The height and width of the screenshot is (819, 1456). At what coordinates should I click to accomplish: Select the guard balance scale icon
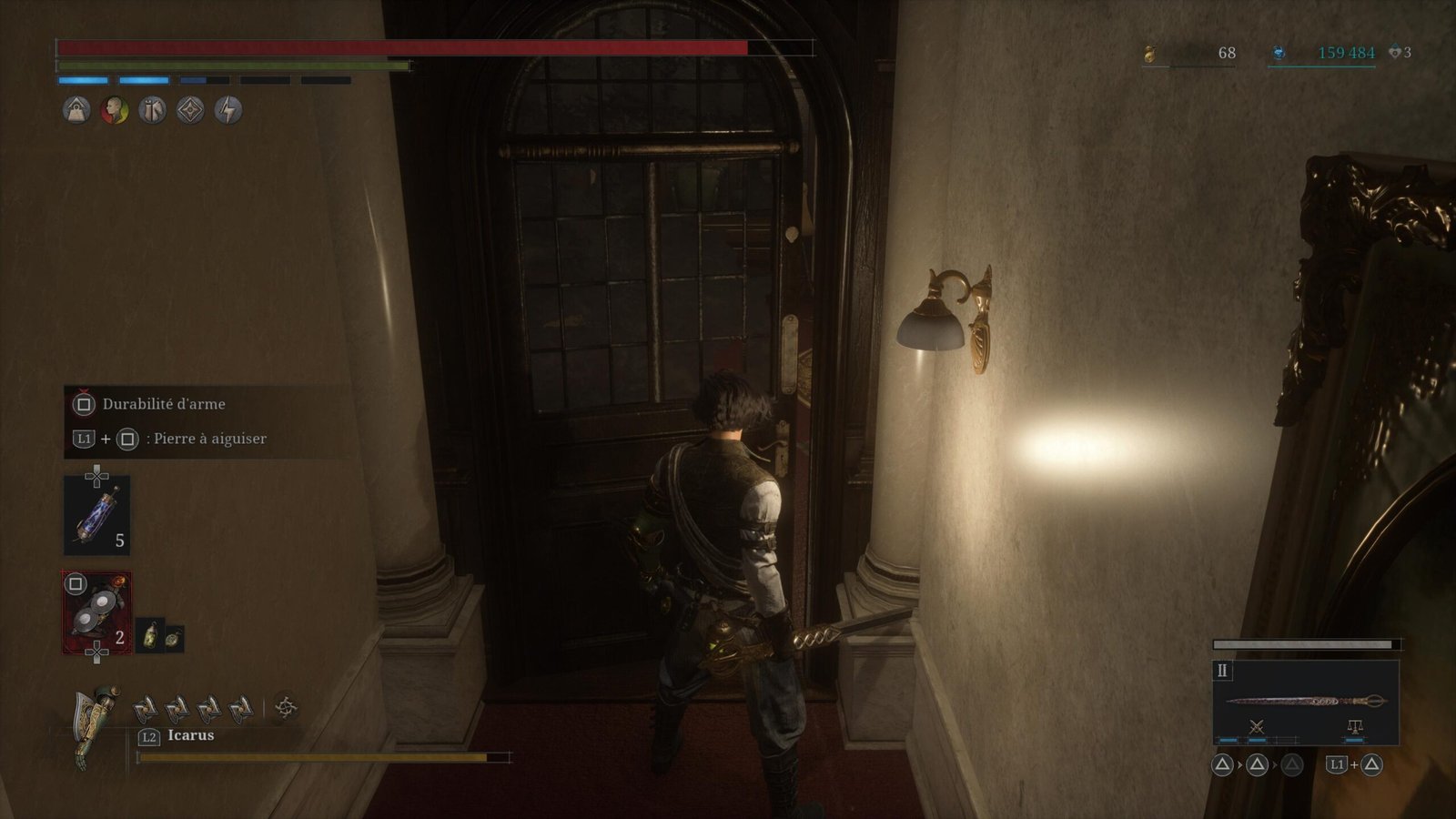pos(1354,726)
